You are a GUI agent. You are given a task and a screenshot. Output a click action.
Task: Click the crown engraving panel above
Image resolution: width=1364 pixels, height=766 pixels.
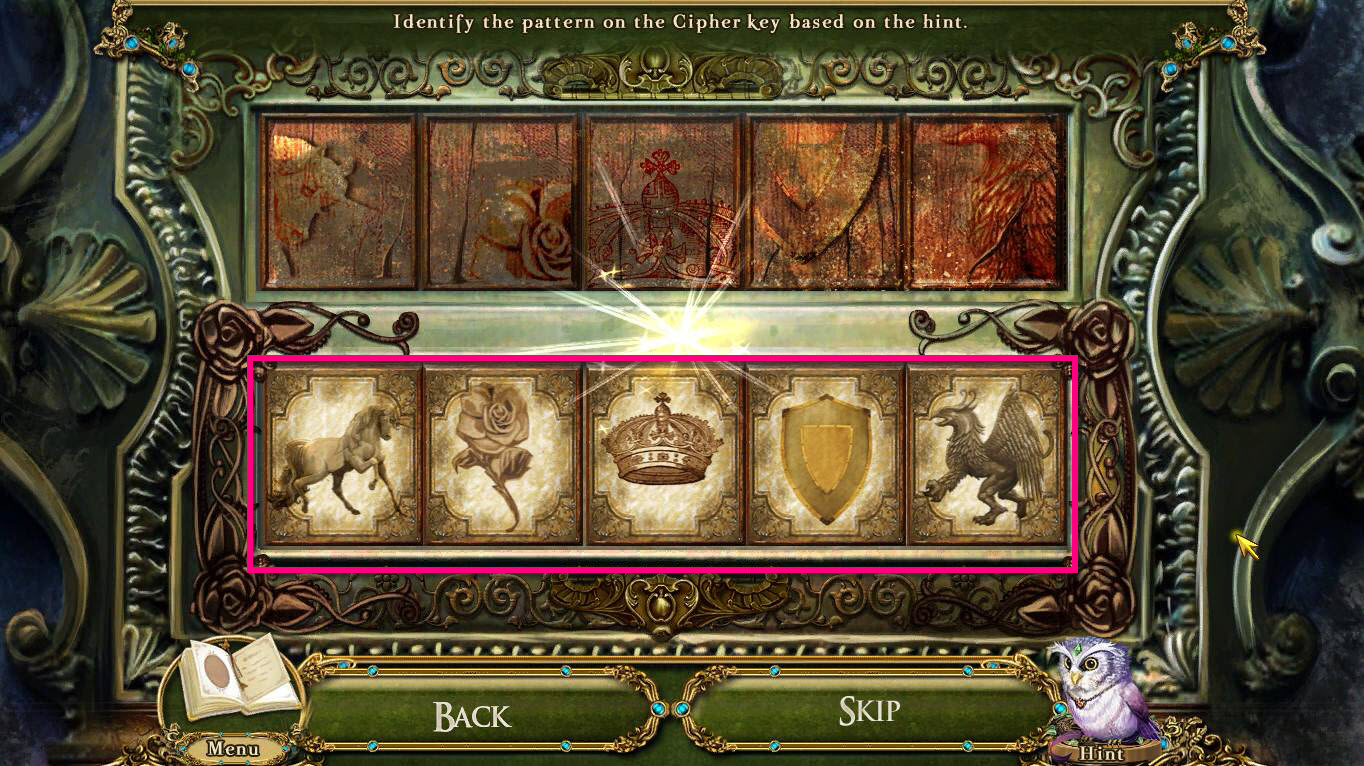pyautogui.click(x=660, y=200)
